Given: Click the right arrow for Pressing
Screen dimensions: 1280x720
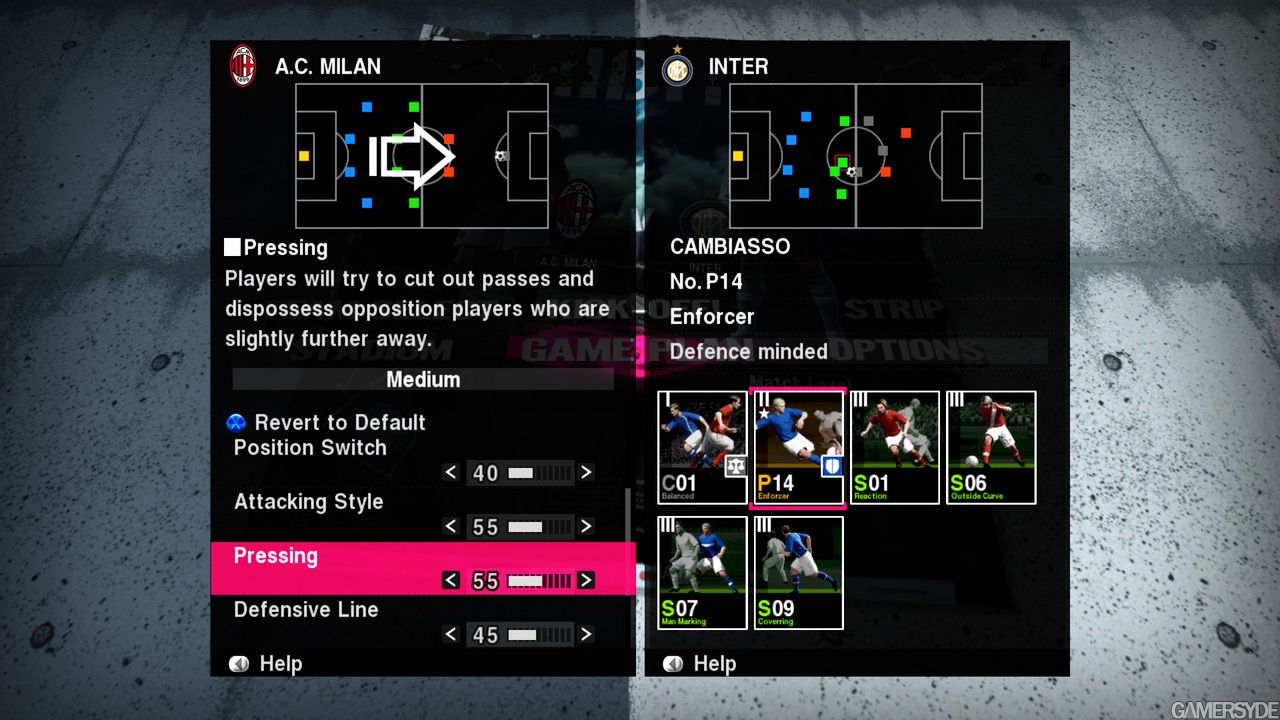Looking at the screenshot, I should click(587, 580).
